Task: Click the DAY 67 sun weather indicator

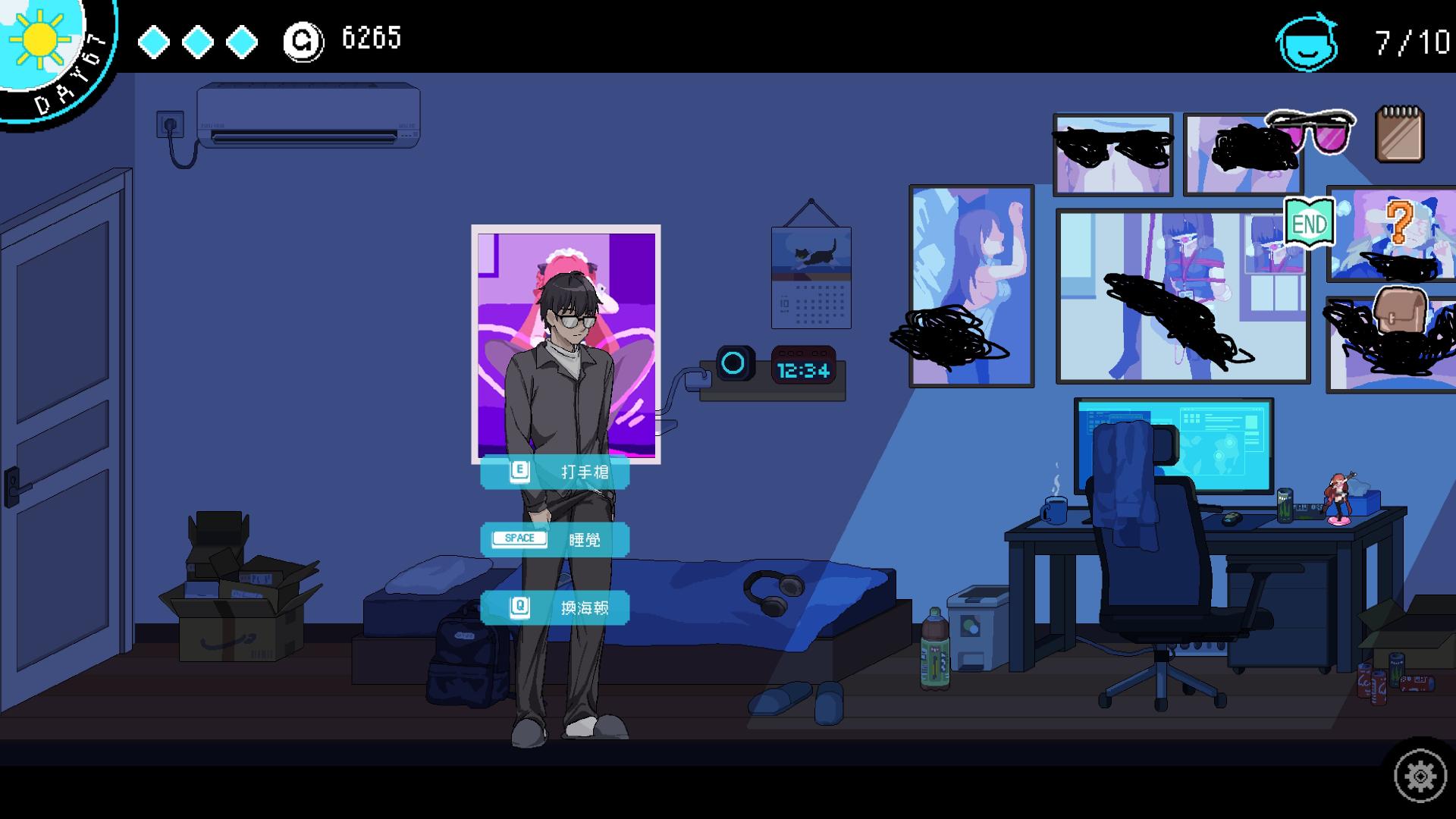Action: [x=42, y=42]
